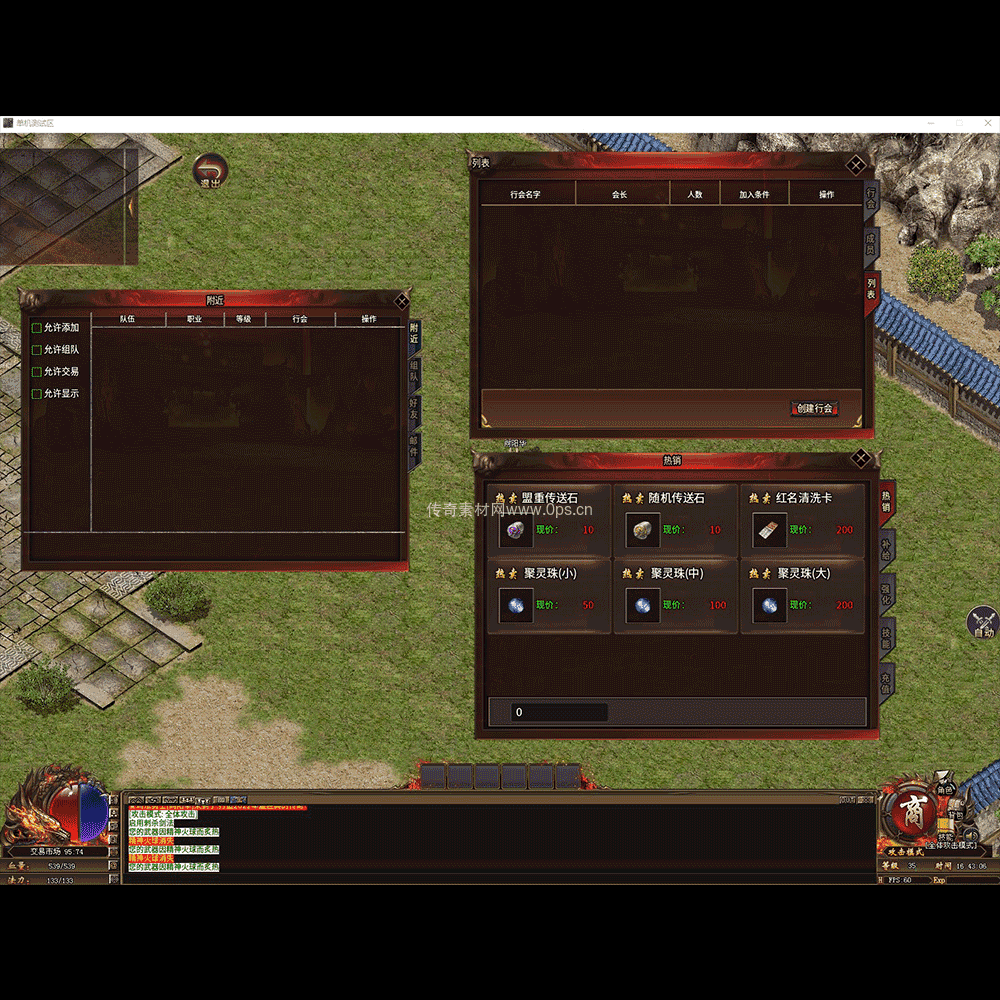Tick the 允许显示 checkbox
Image resolution: width=1000 pixels, height=1000 pixels.
click(37, 394)
